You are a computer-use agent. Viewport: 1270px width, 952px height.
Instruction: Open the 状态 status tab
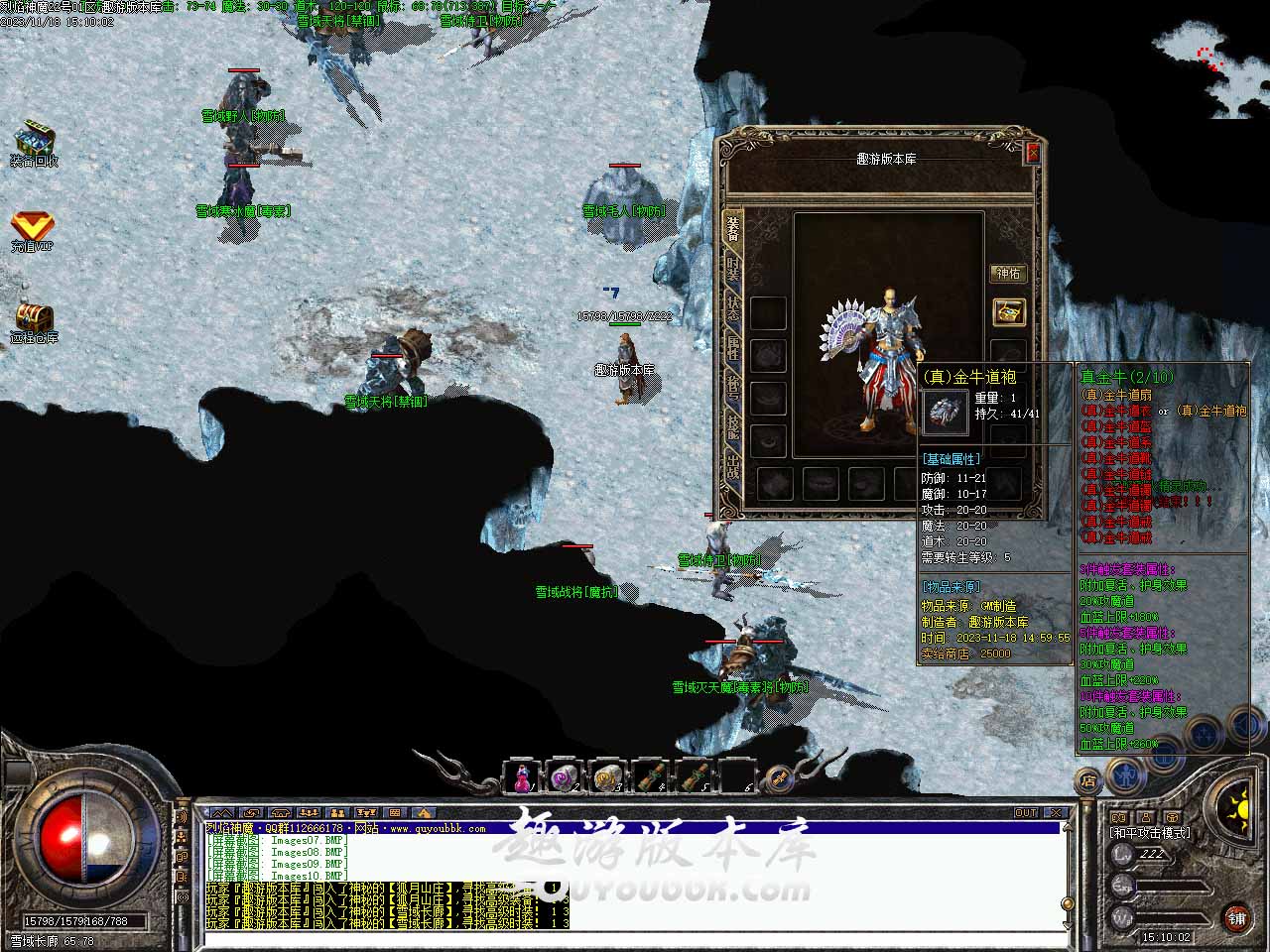[732, 308]
